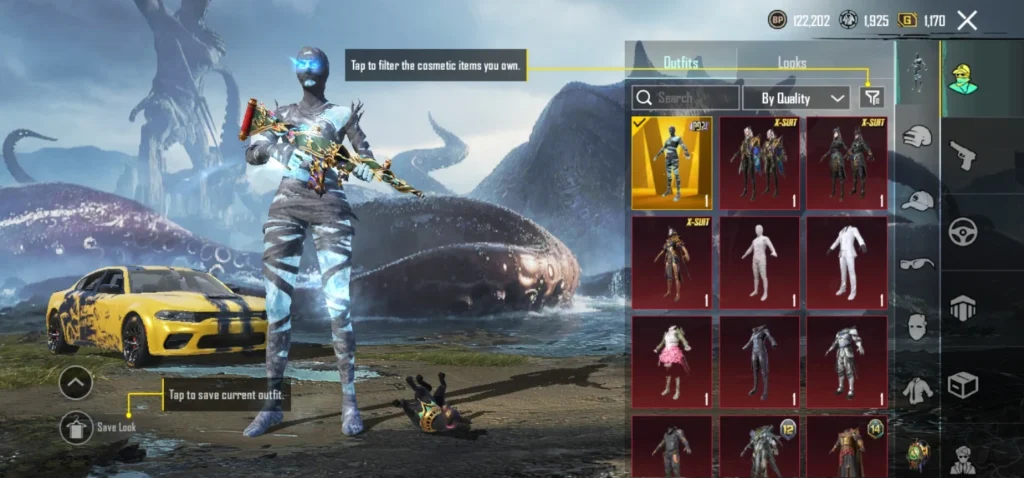Viewport: 1024px width, 478px height.
Task: Open the helmet category
Action: click(x=917, y=137)
